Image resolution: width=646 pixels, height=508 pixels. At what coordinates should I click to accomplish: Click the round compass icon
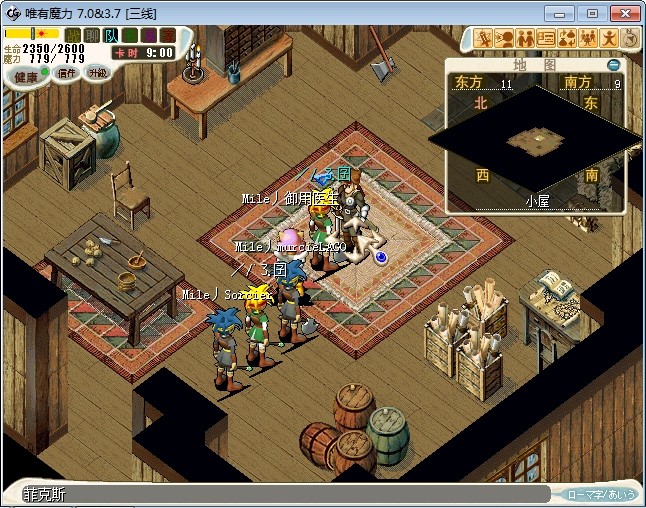click(x=630, y=38)
